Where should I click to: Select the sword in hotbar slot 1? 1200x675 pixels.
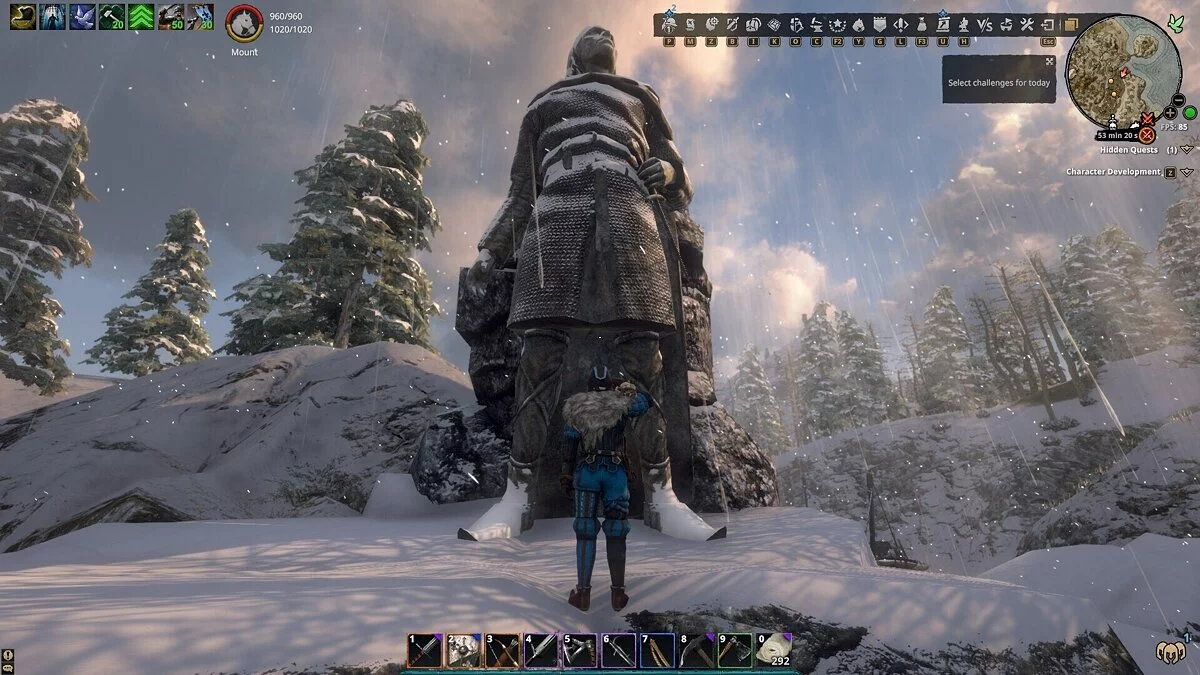click(x=425, y=651)
